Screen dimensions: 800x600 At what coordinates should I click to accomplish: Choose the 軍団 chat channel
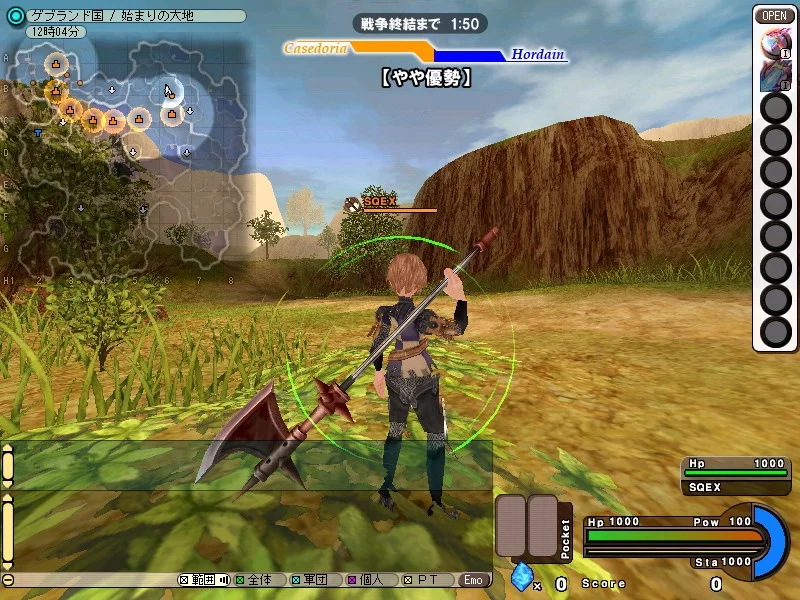pos(308,580)
